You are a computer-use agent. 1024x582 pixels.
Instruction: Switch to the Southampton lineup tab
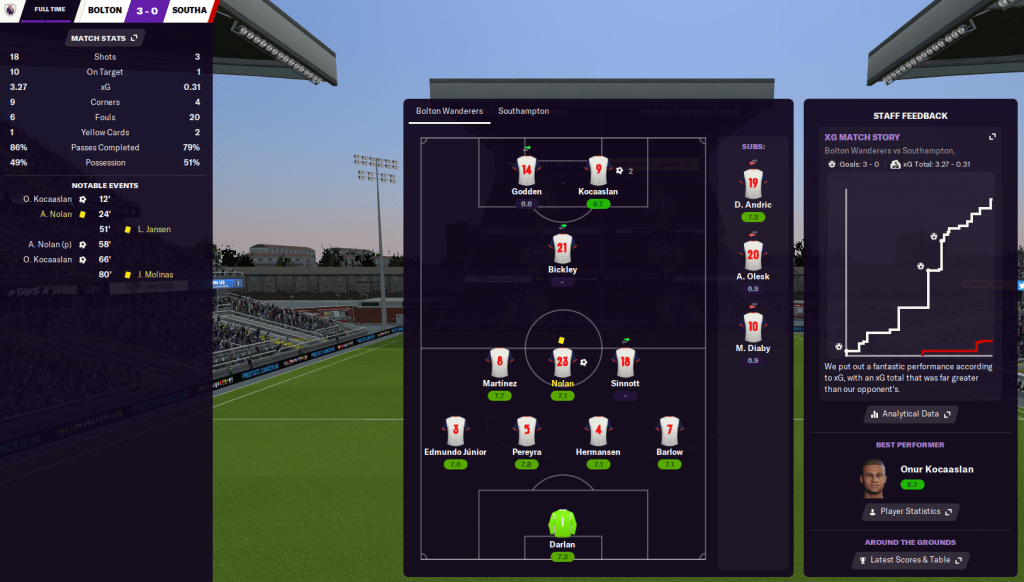[x=523, y=111]
